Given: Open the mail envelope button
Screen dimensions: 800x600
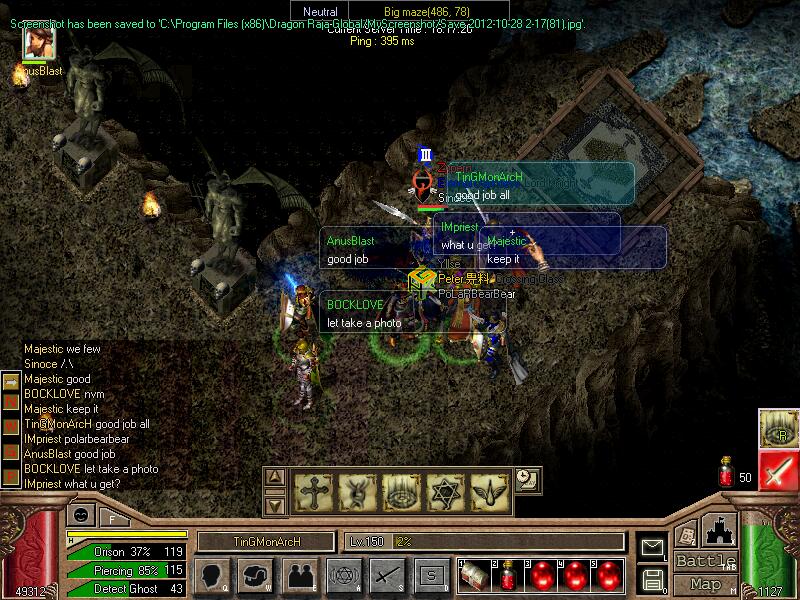Looking at the screenshot, I should [x=652, y=547].
